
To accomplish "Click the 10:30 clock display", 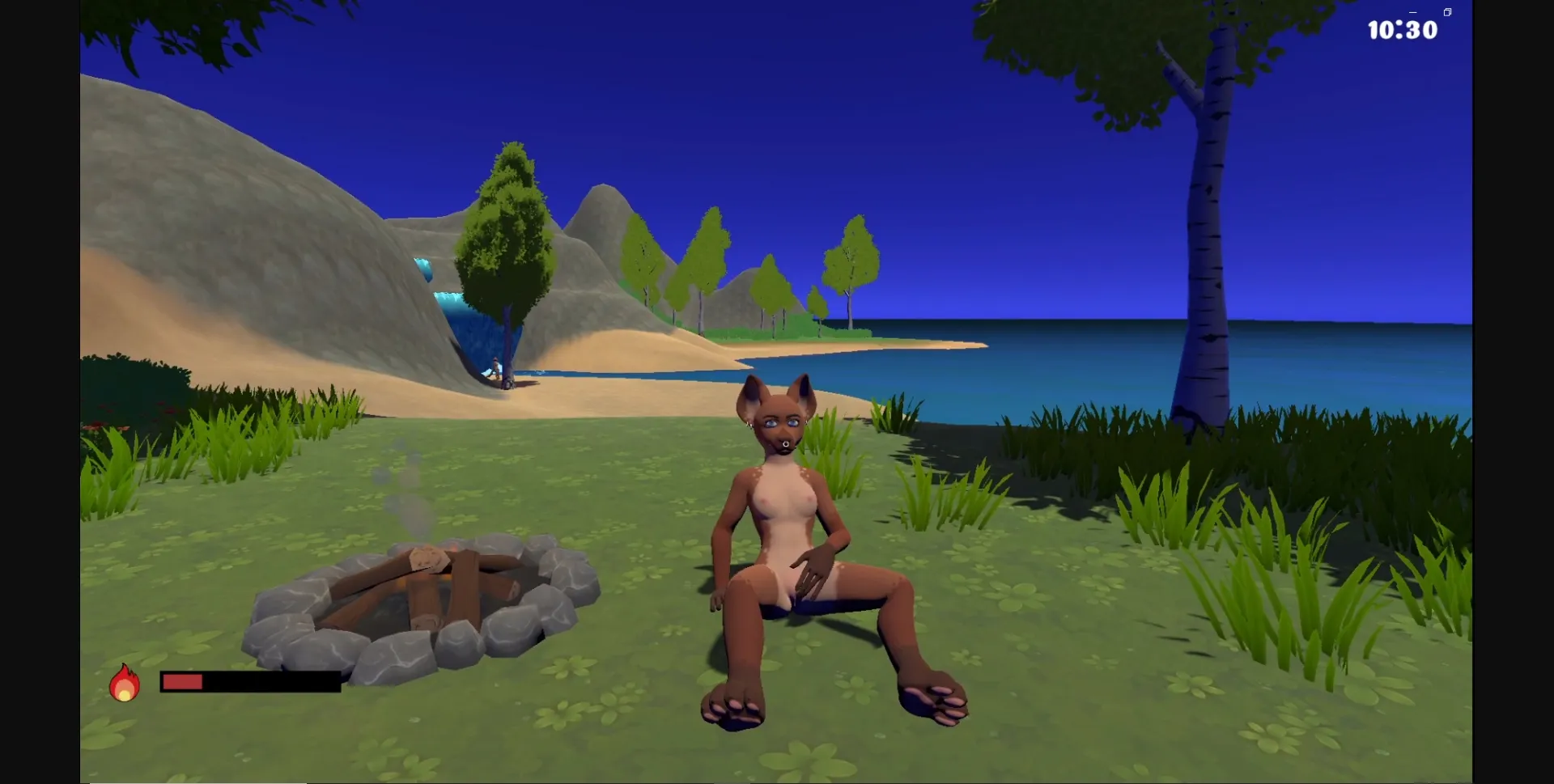I will [x=1403, y=30].
